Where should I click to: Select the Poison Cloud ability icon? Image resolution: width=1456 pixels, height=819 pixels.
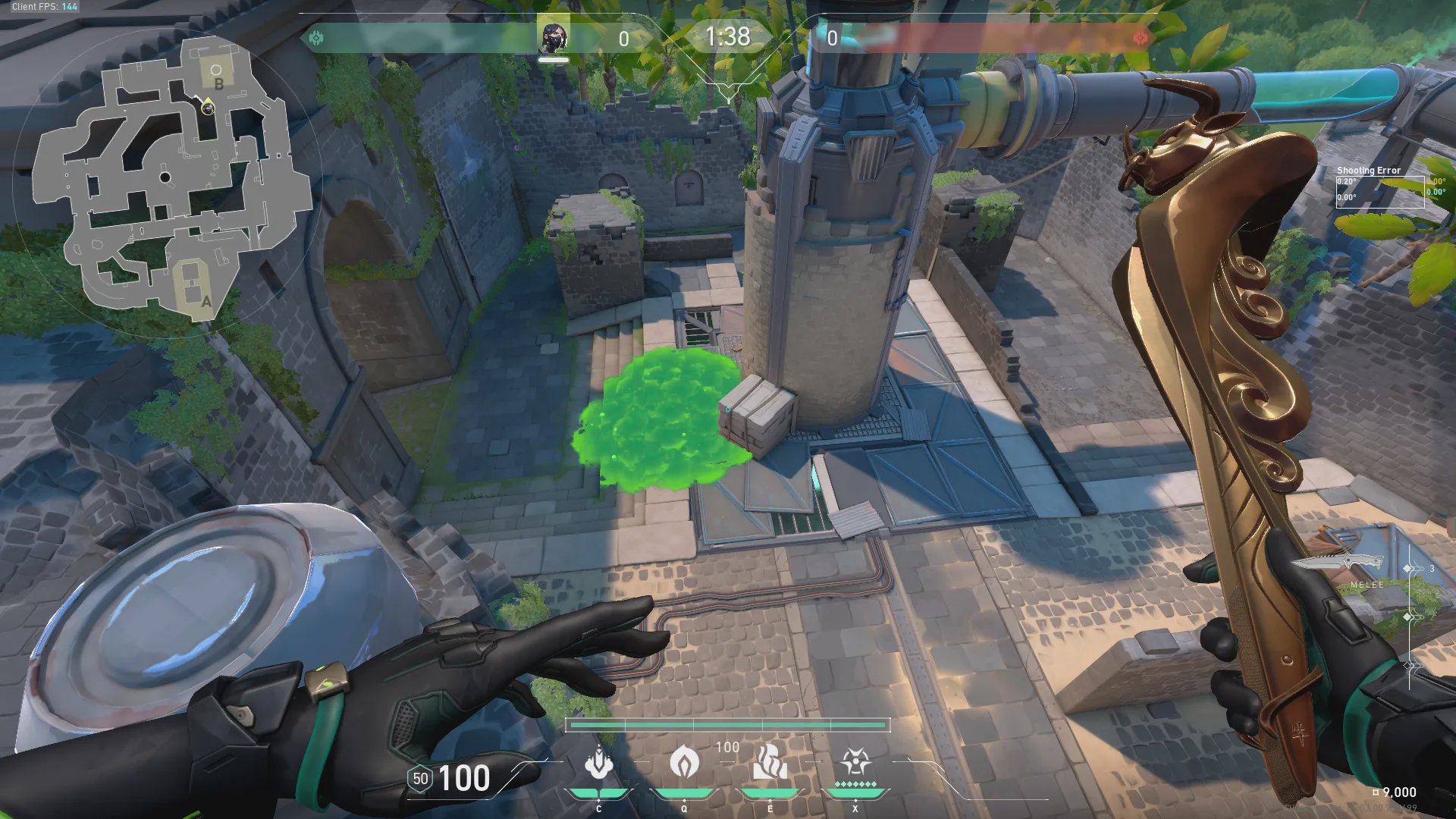coord(684,761)
